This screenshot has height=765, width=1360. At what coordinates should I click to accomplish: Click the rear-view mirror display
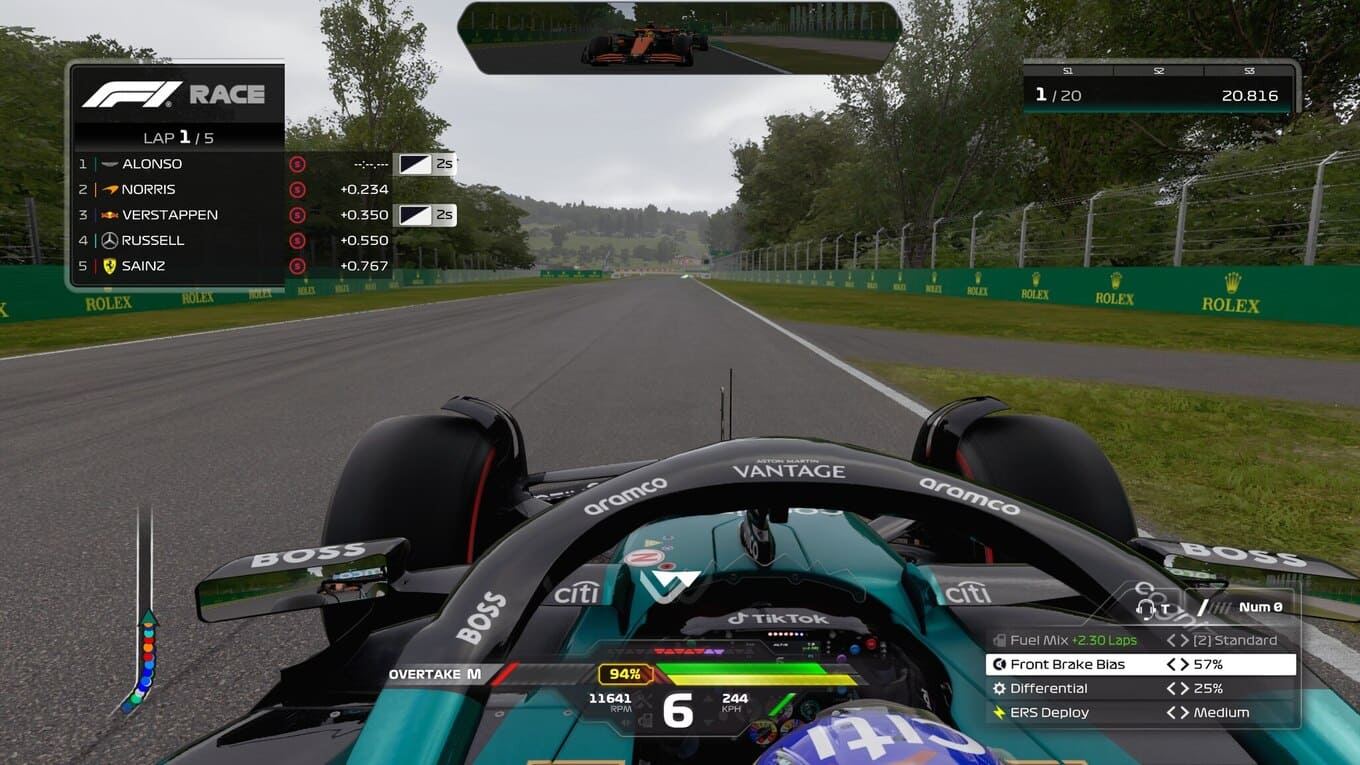click(679, 38)
